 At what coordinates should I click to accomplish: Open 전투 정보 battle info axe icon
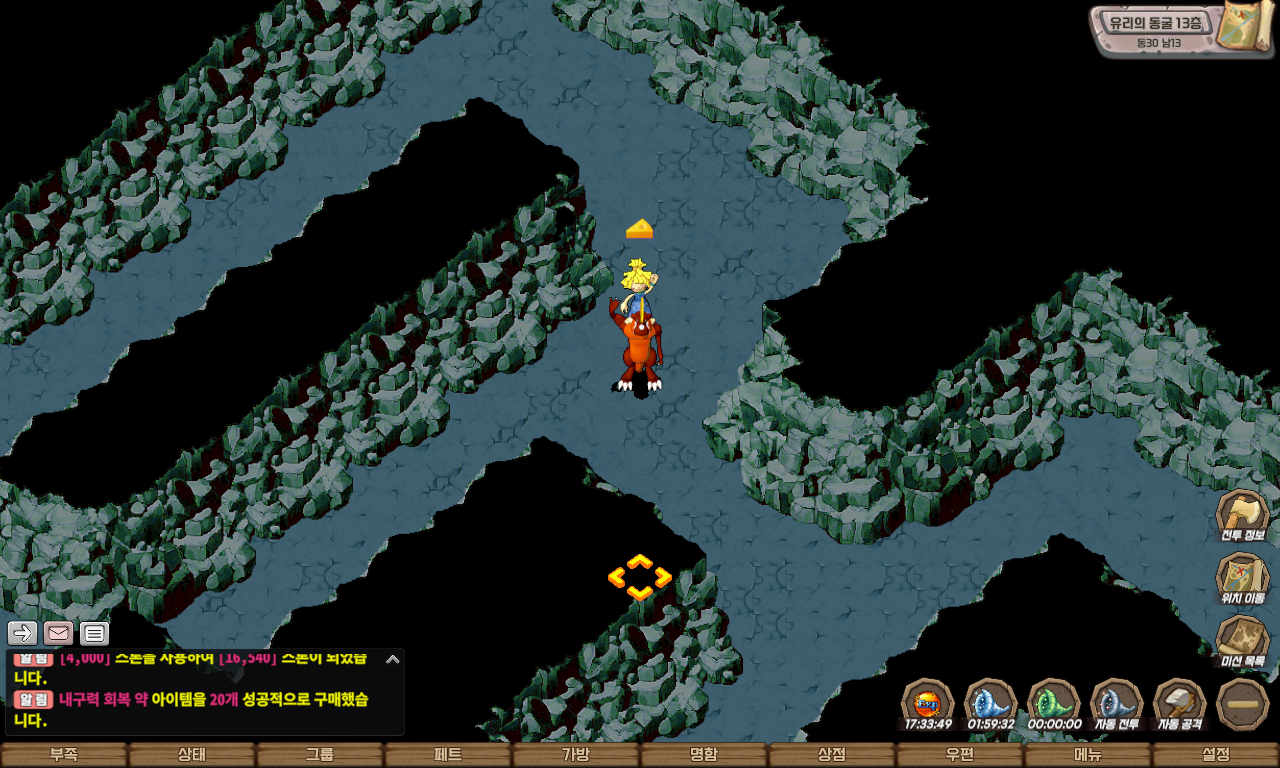tap(1242, 514)
